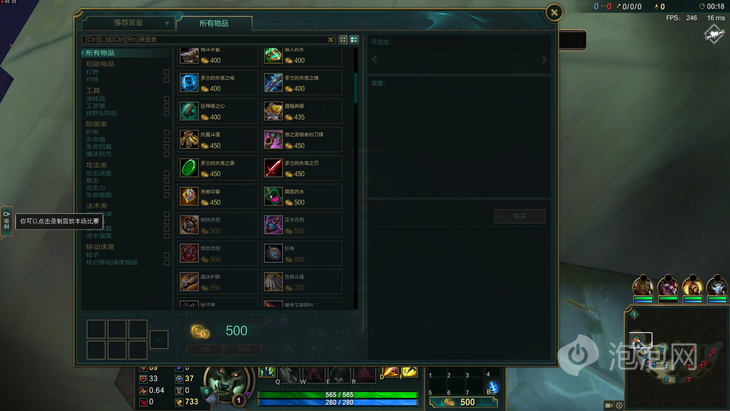This screenshot has width=730, height=411.
Task: Pick the red sword 多兰的失落之刃
Action: [x=273, y=167]
